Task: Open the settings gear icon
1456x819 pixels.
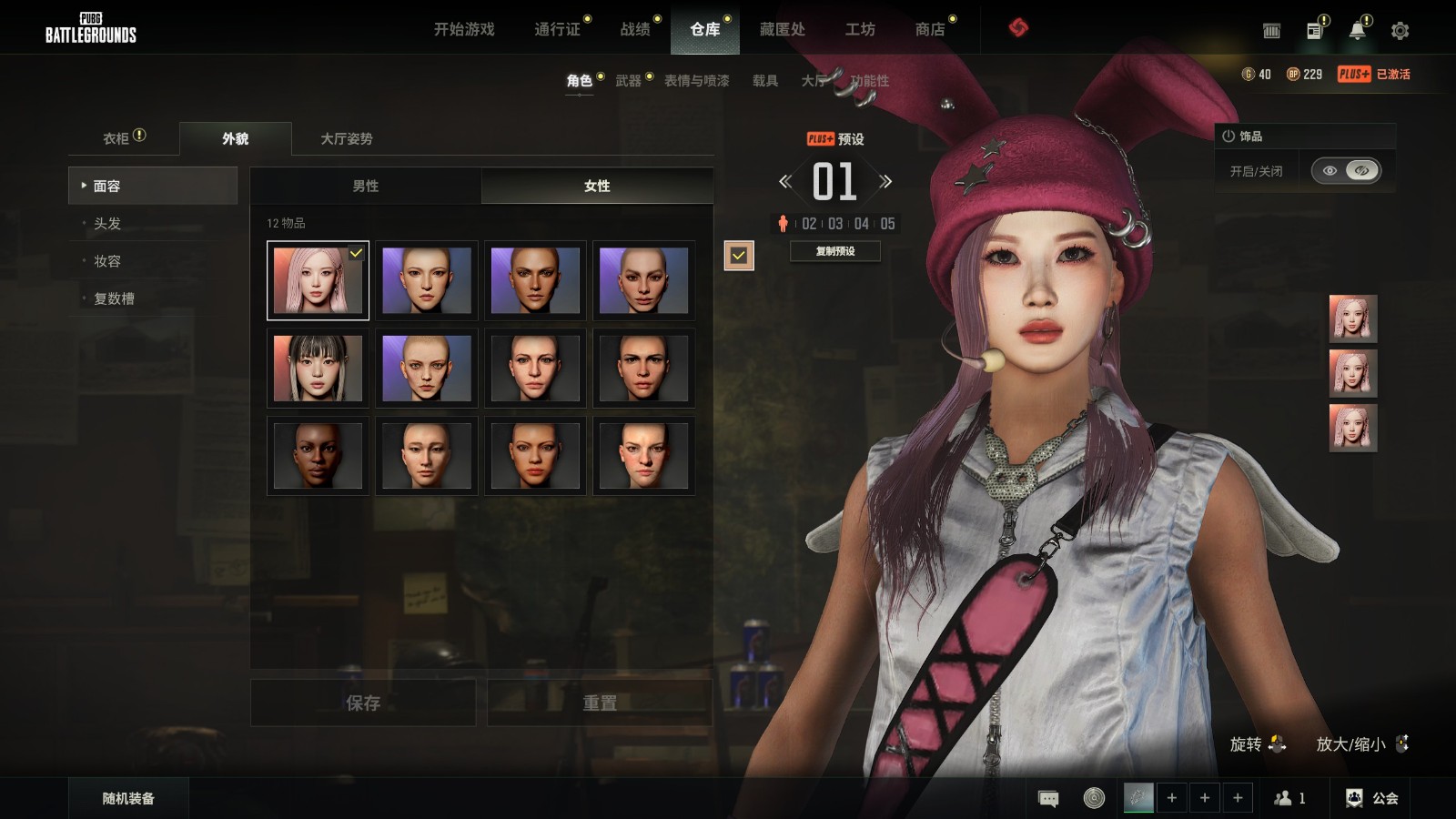Action: [x=1400, y=31]
